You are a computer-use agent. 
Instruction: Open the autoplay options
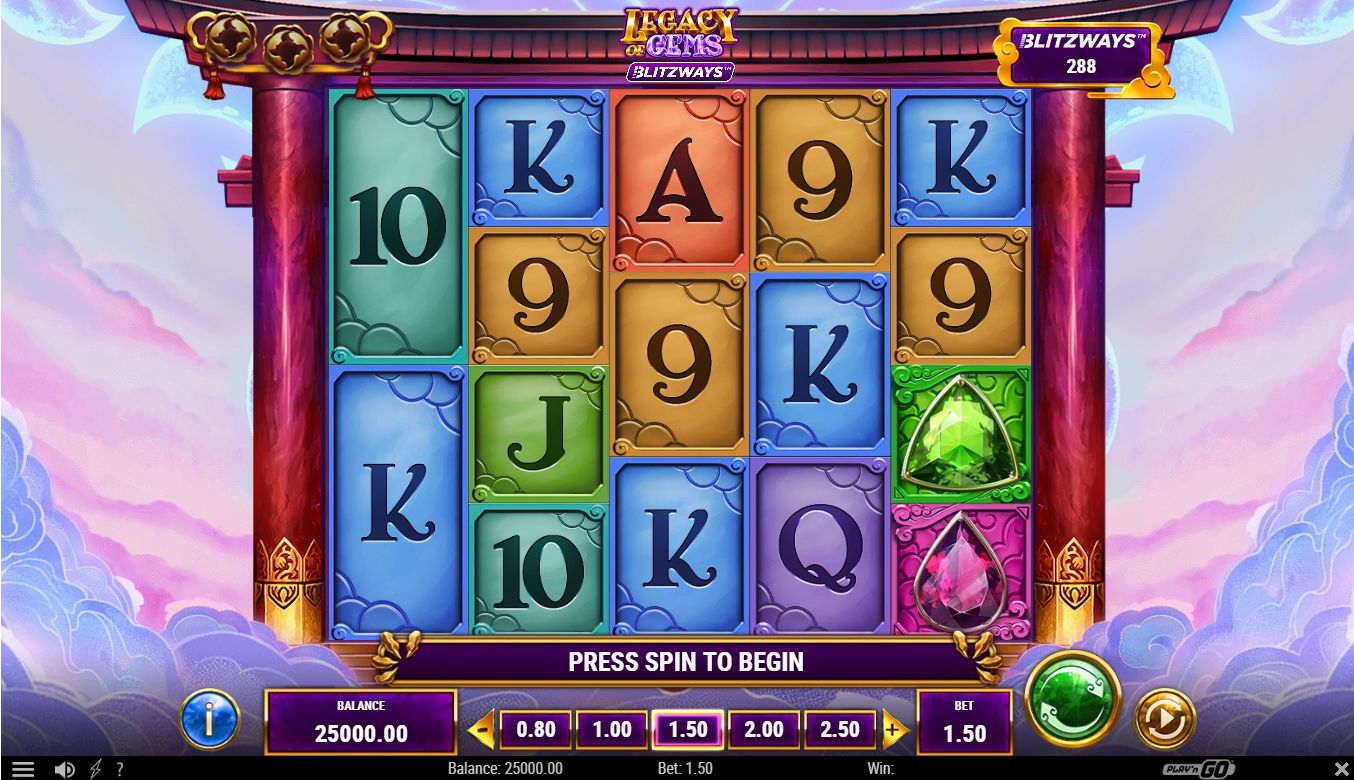1165,717
